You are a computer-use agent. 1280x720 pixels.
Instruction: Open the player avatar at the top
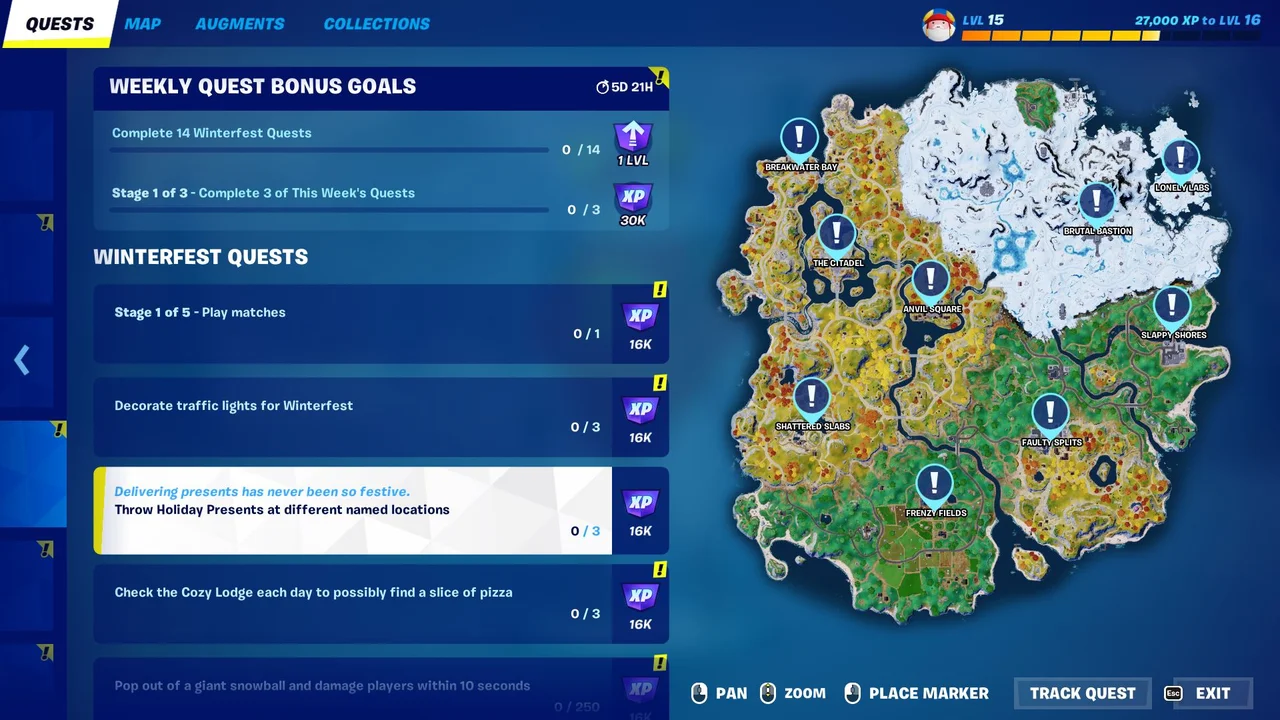tap(938, 22)
